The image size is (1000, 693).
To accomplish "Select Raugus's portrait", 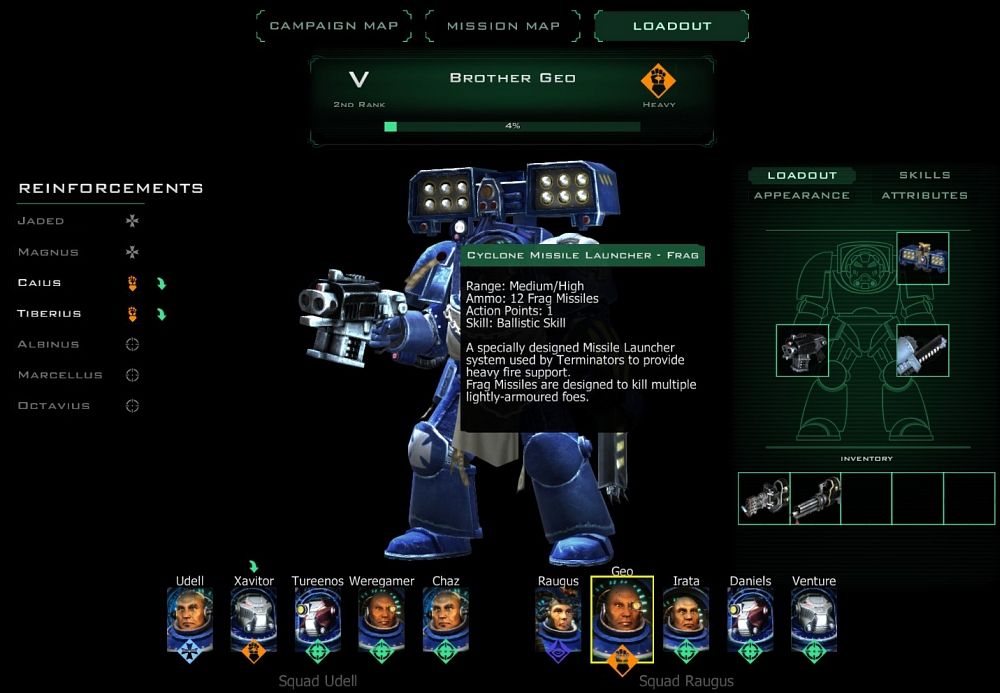I will tap(558, 613).
